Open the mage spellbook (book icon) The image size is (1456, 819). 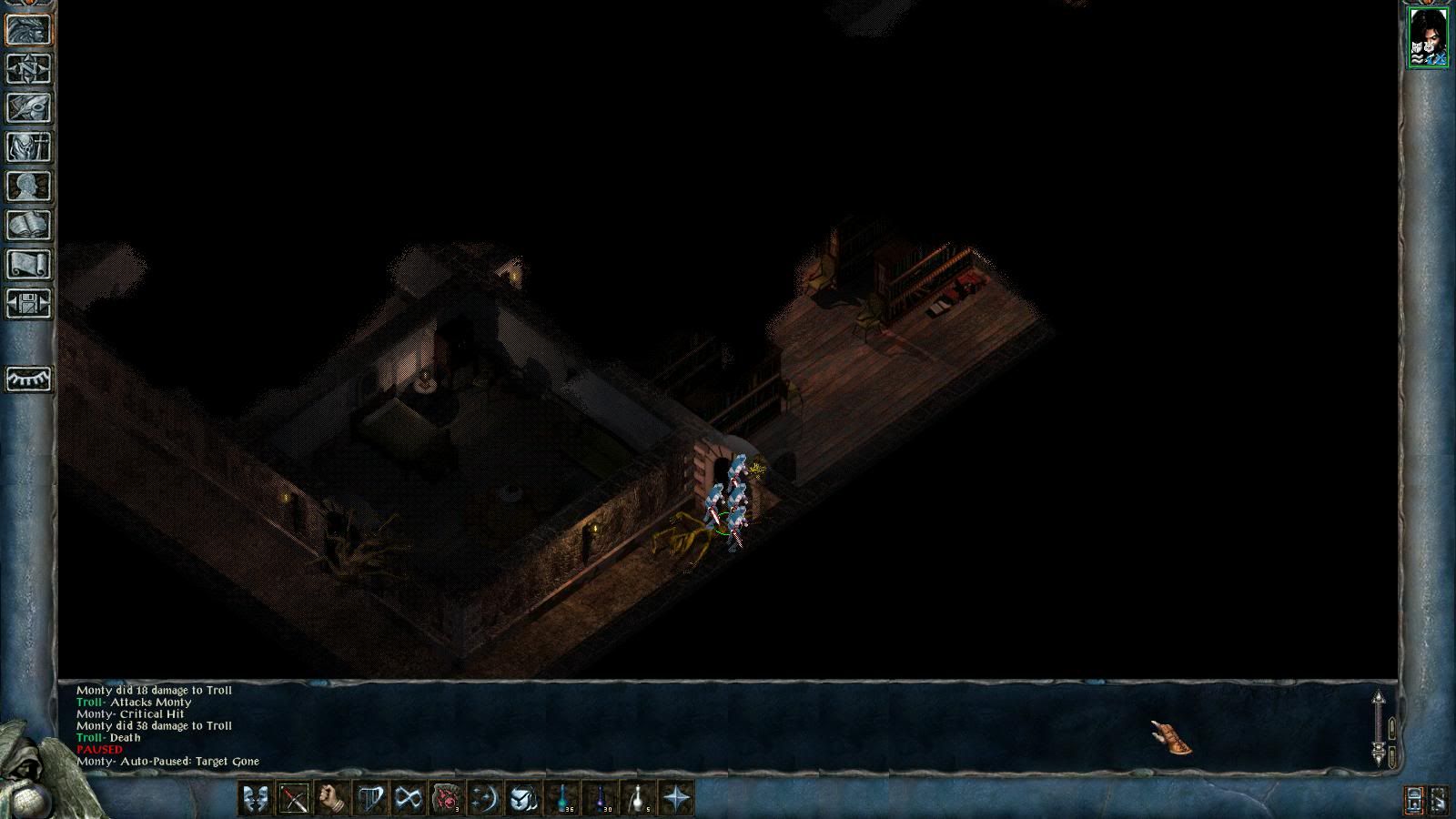[x=29, y=226]
